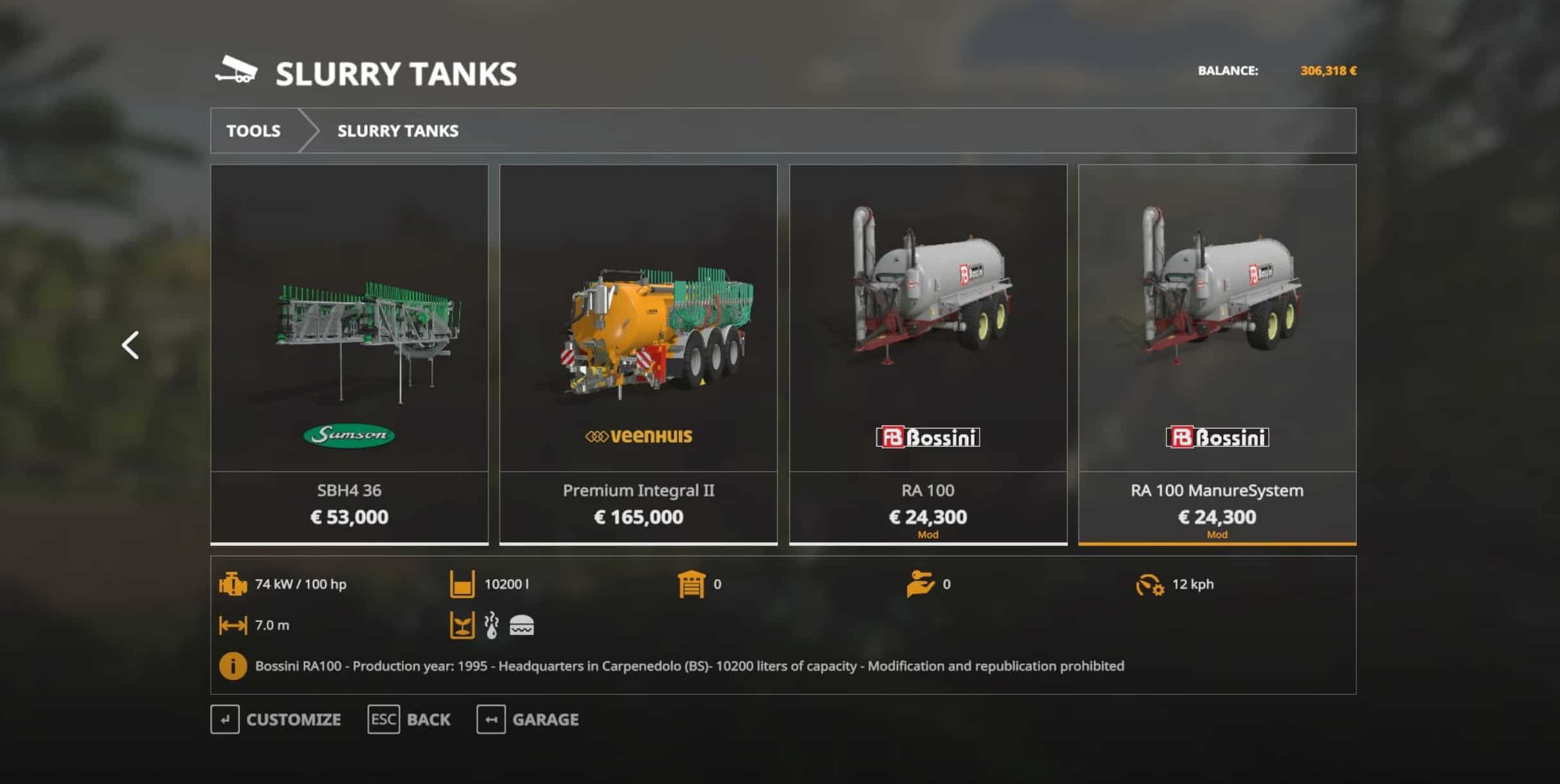This screenshot has width=1560, height=784.
Task: Open the Tools breadcrumb category
Action: click(253, 131)
